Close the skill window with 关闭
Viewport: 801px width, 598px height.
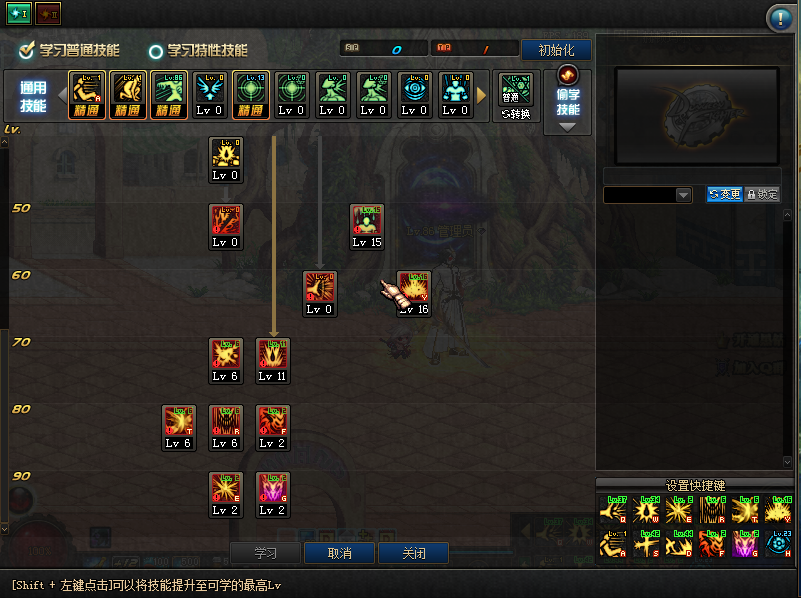pos(413,553)
